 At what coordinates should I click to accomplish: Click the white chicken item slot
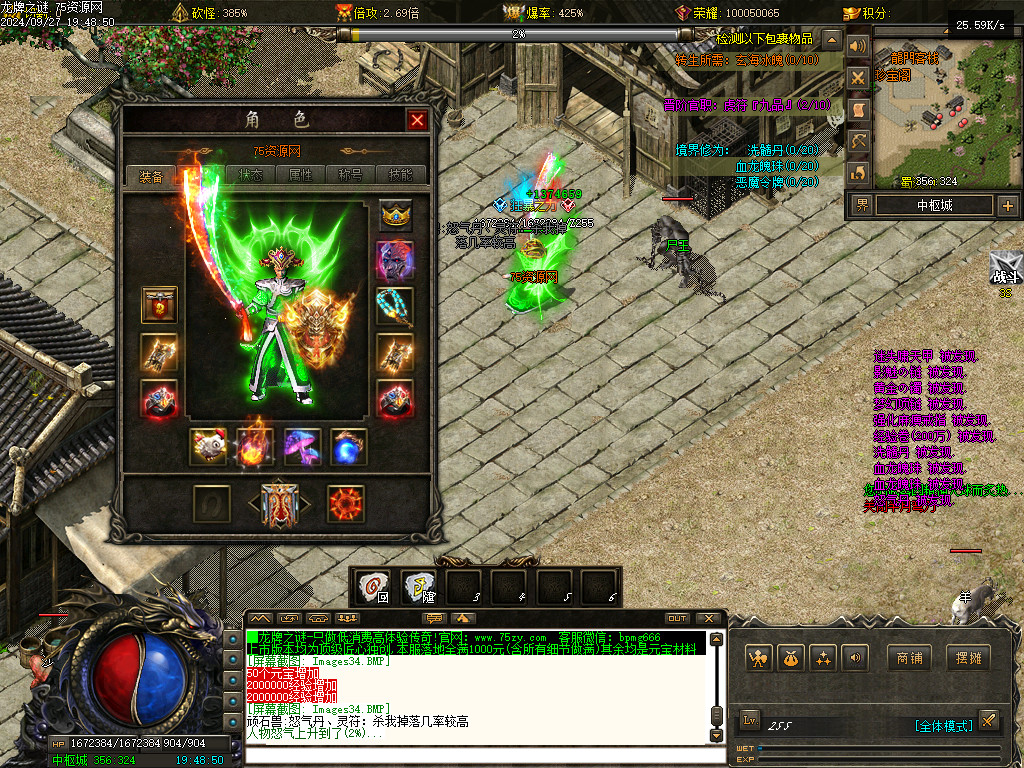[x=209, y=447]
